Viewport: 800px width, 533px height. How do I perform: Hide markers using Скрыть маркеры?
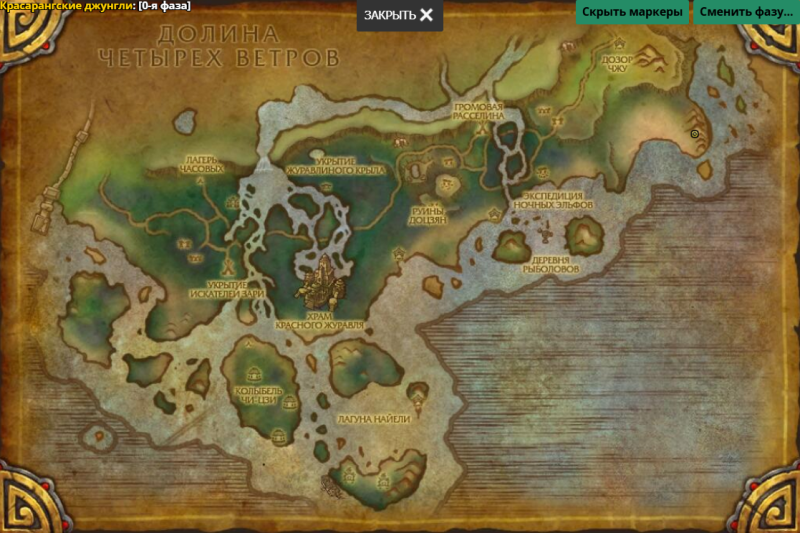pos(632,13)
